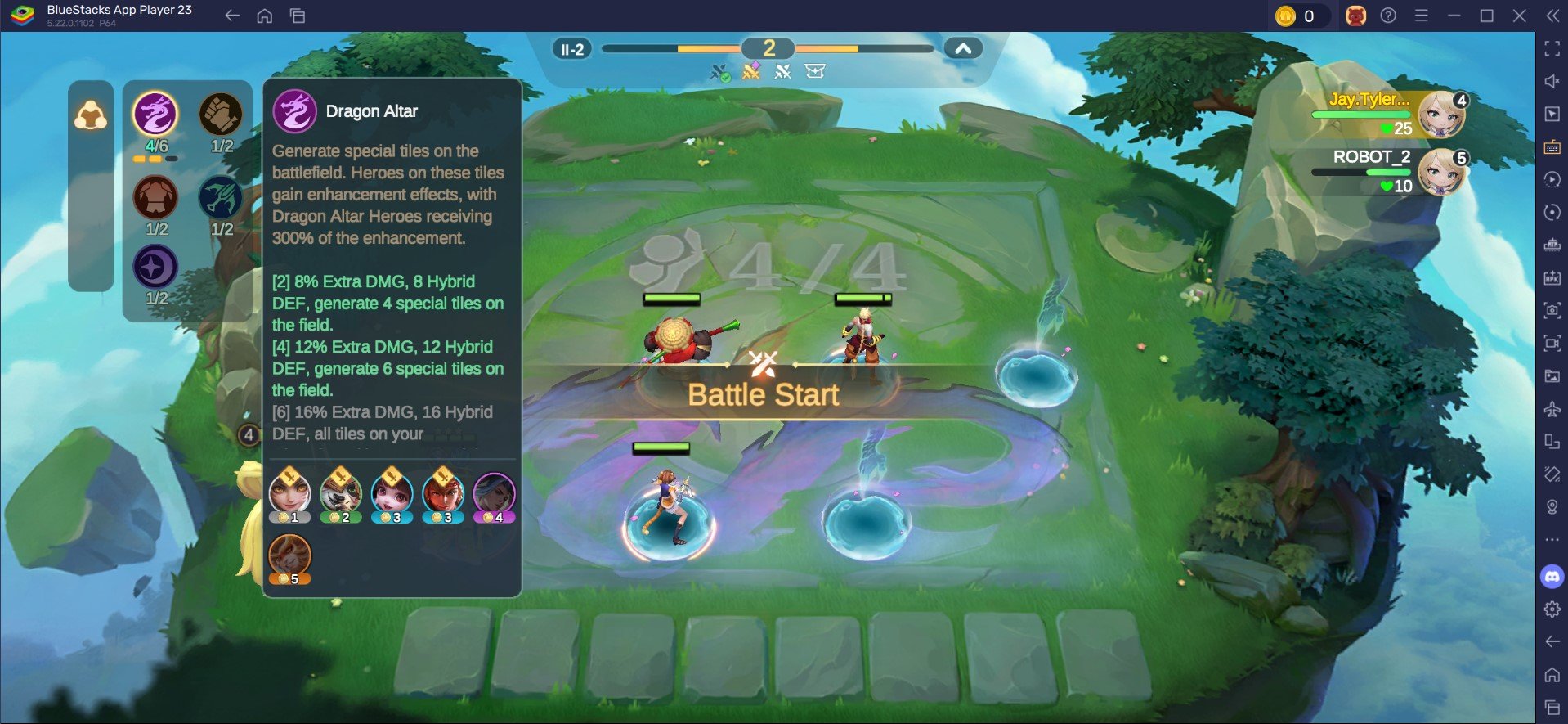
Task: Collapse the stage progress panel with the chevron
Action: pos(963,48)
